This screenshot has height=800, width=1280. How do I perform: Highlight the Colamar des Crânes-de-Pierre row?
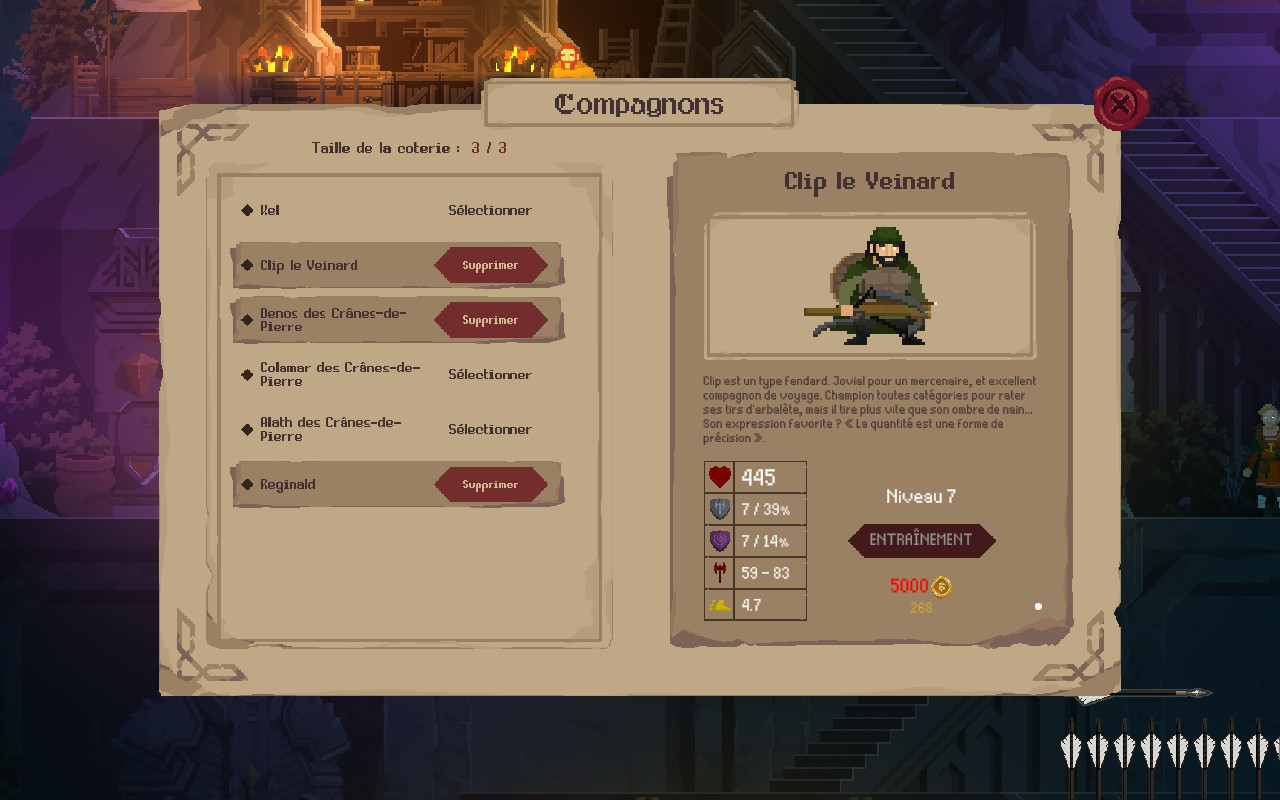tap(339, 374)
